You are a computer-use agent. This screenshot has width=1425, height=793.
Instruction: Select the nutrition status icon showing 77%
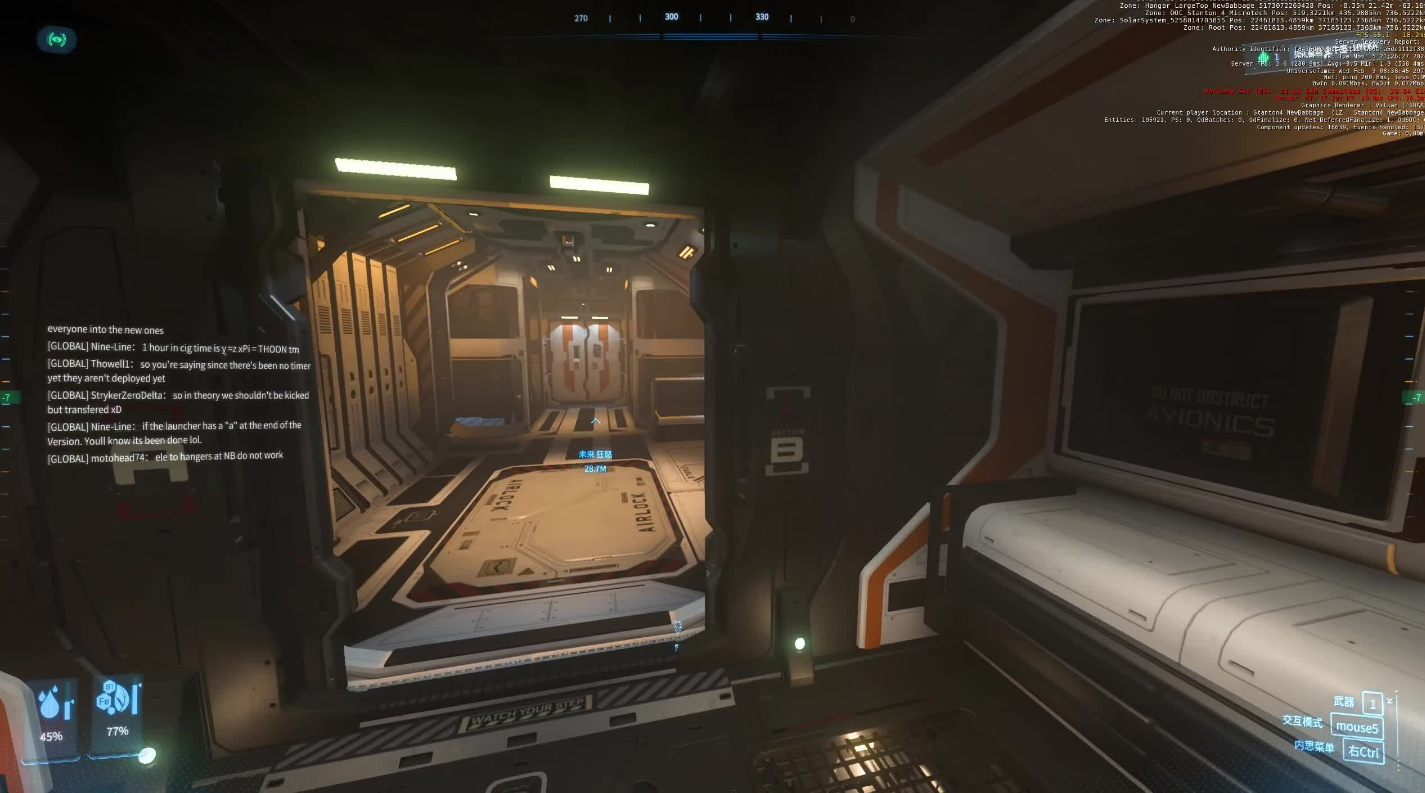pyautogui.click(x=117, y=700)
